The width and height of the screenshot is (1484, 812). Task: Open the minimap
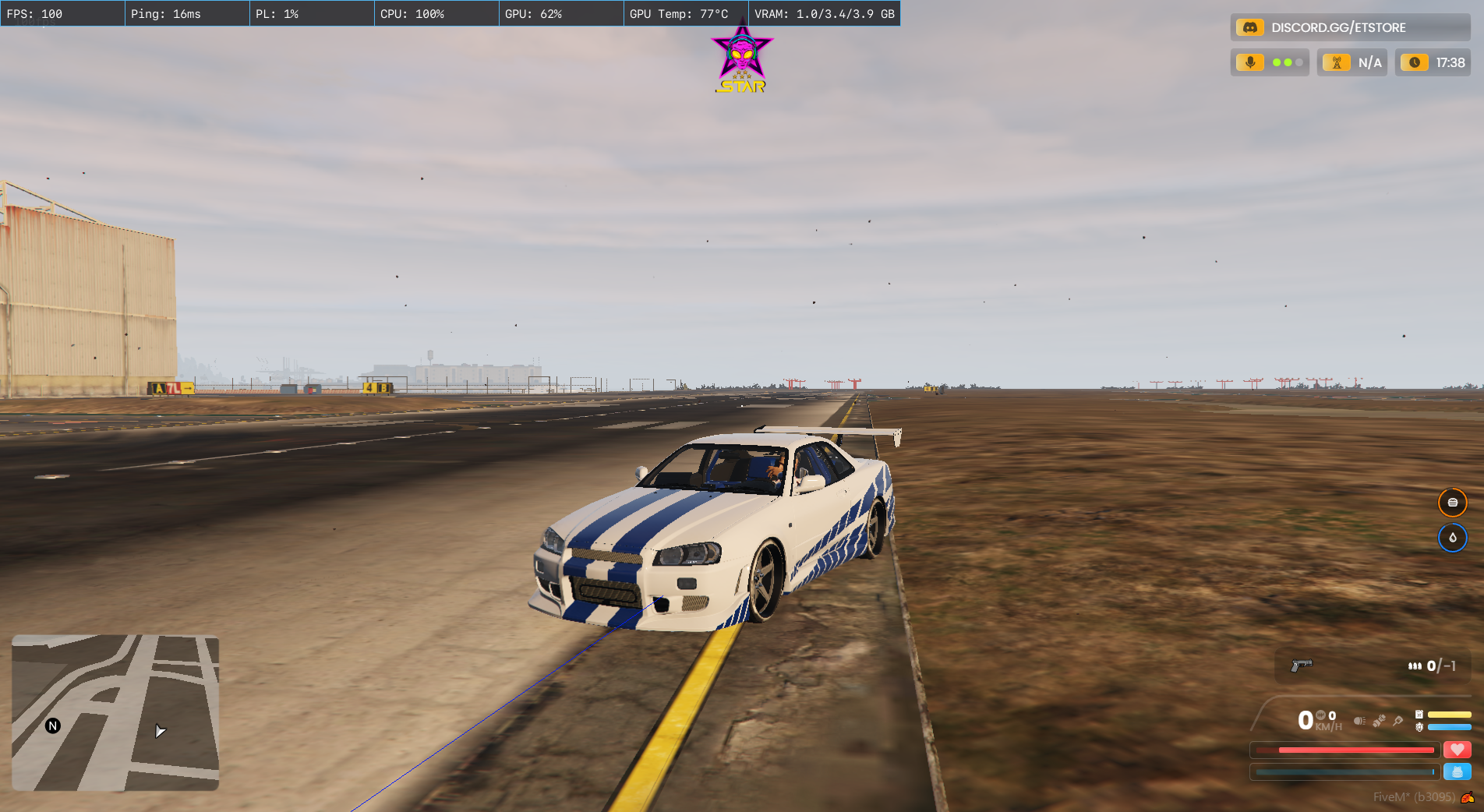coord(115,712)
